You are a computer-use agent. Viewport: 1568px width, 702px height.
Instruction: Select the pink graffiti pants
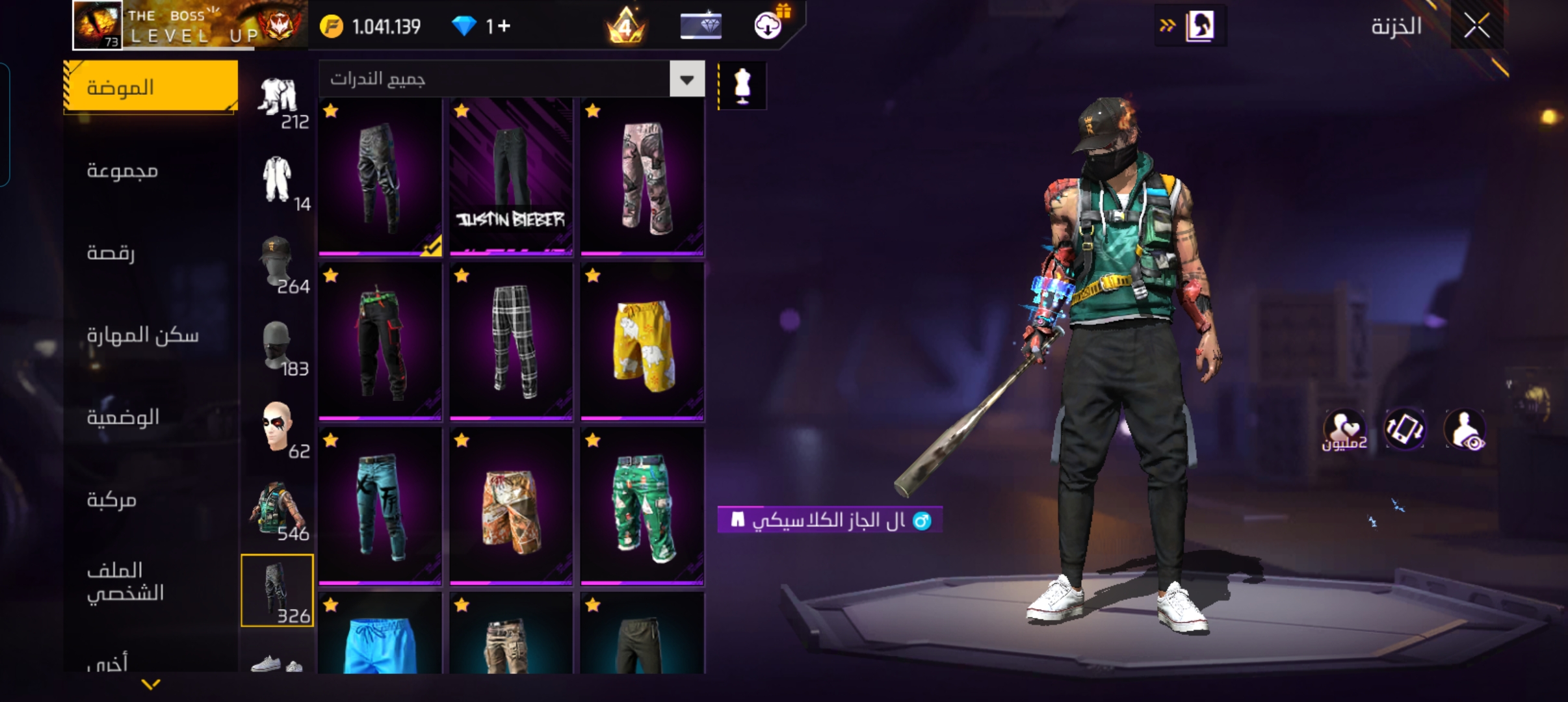[x=642, y=176]
